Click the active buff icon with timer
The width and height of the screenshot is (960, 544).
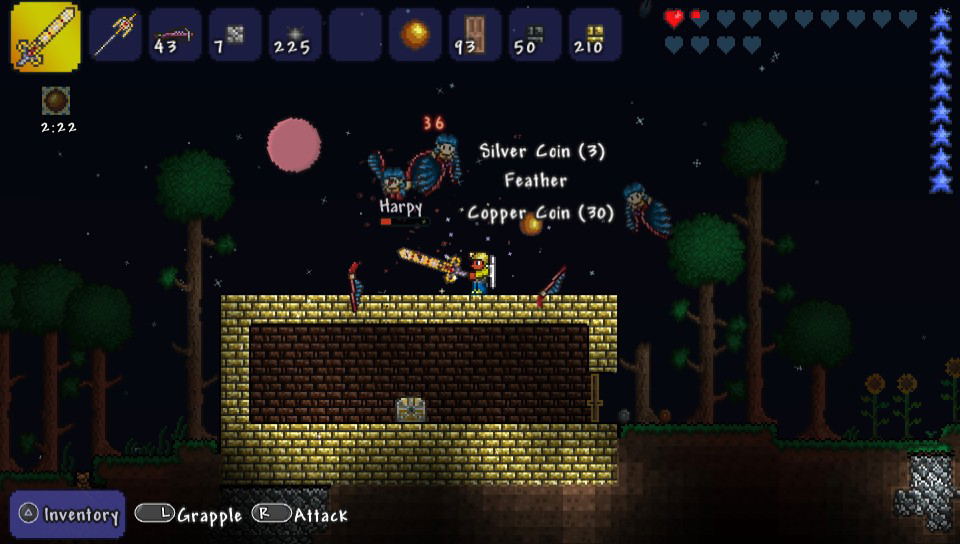point(56,100)
